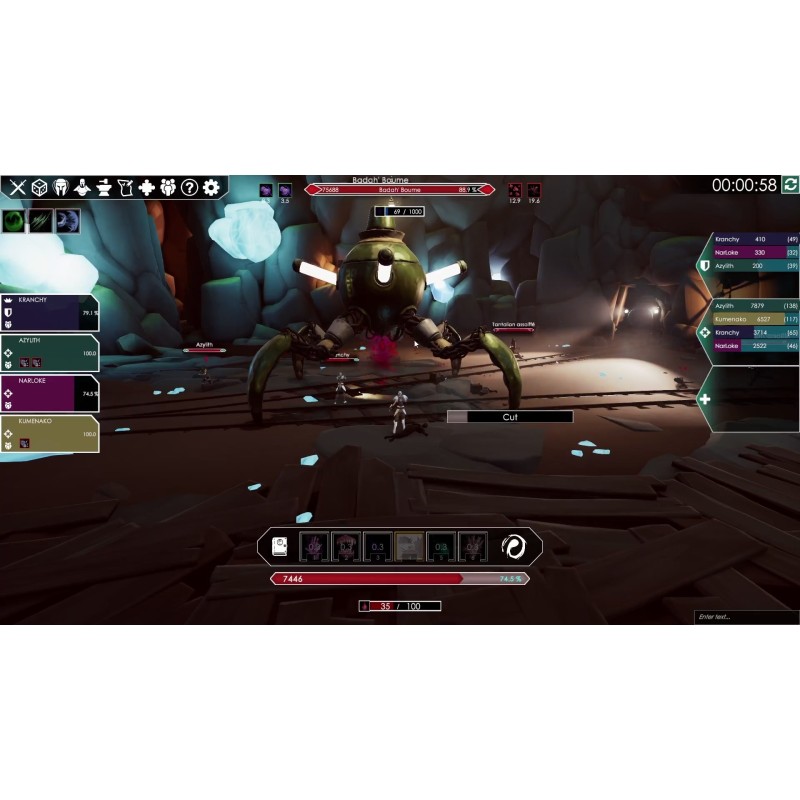Use the highlighted yellow ability slot 4
The height and width of the screenshot is (800, 800).
[407, 546]
